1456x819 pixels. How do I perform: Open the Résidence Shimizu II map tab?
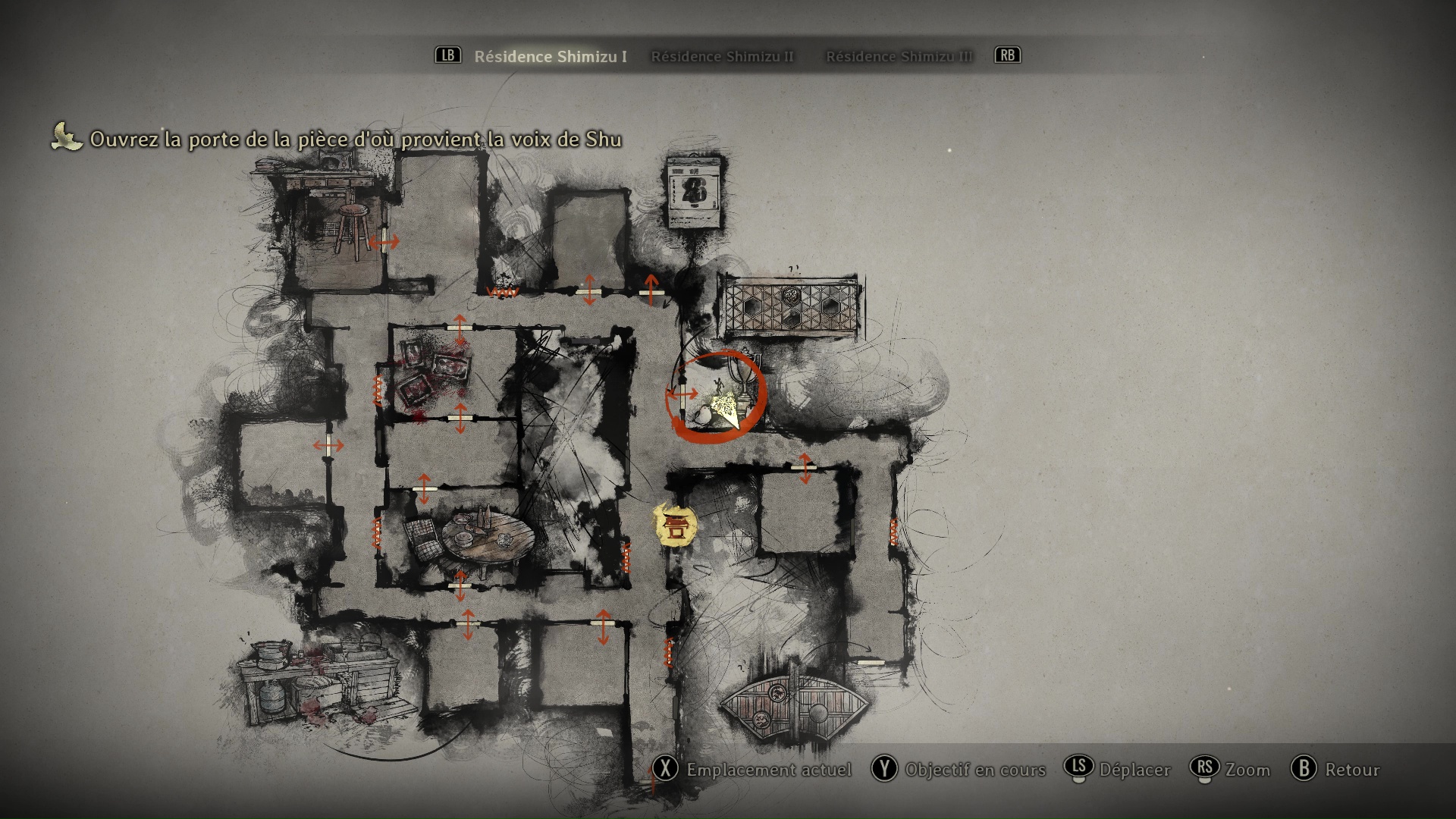(722, 56)
